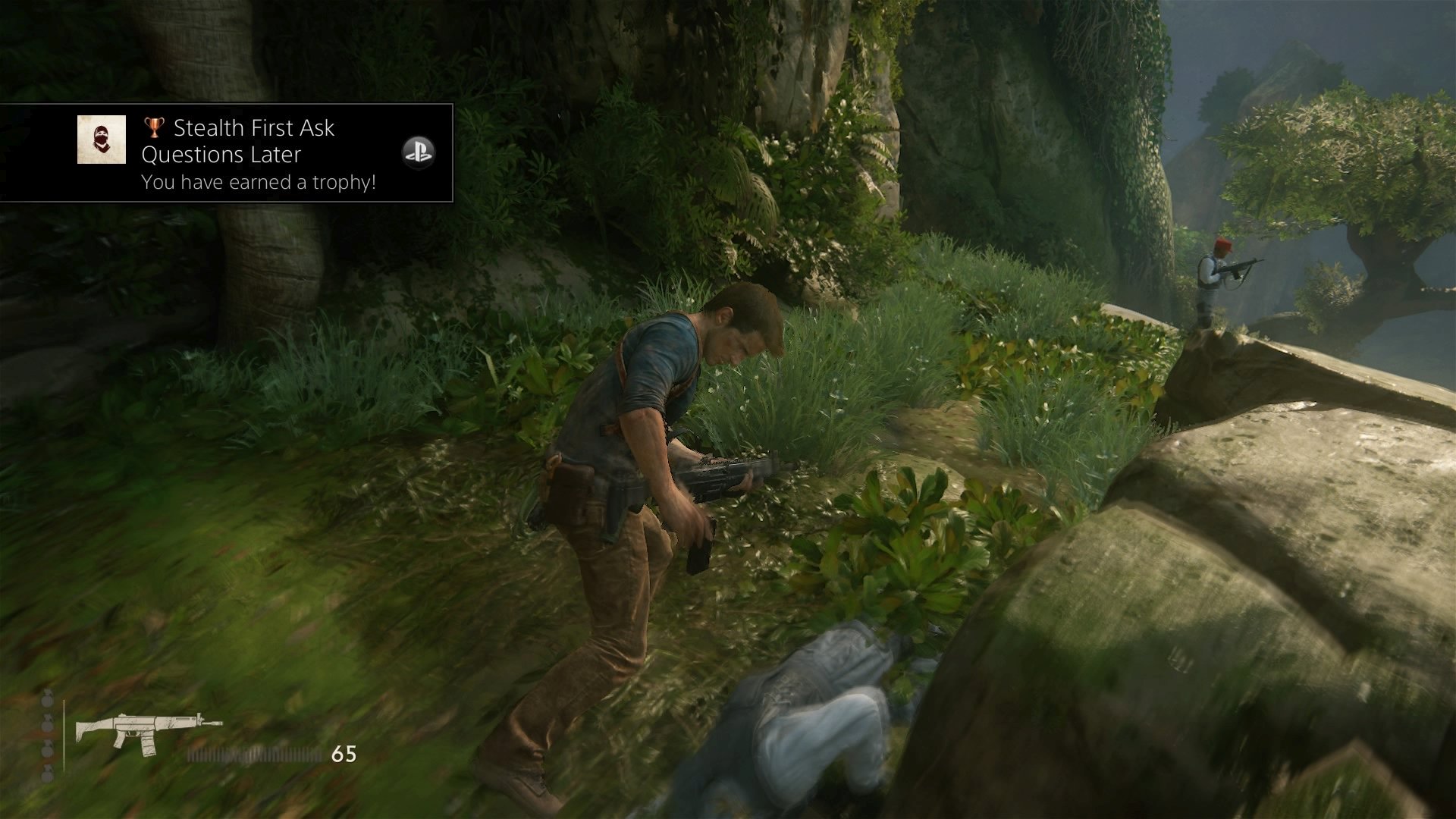
Task: Click the PlayStation logo on the notification
Action: pos(418,153)
